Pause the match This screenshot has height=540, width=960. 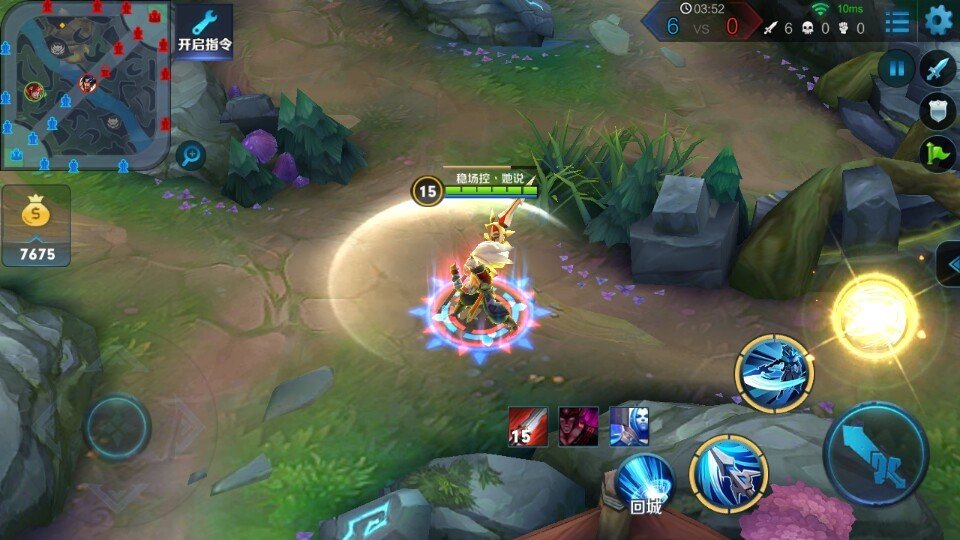coord(897,69)
